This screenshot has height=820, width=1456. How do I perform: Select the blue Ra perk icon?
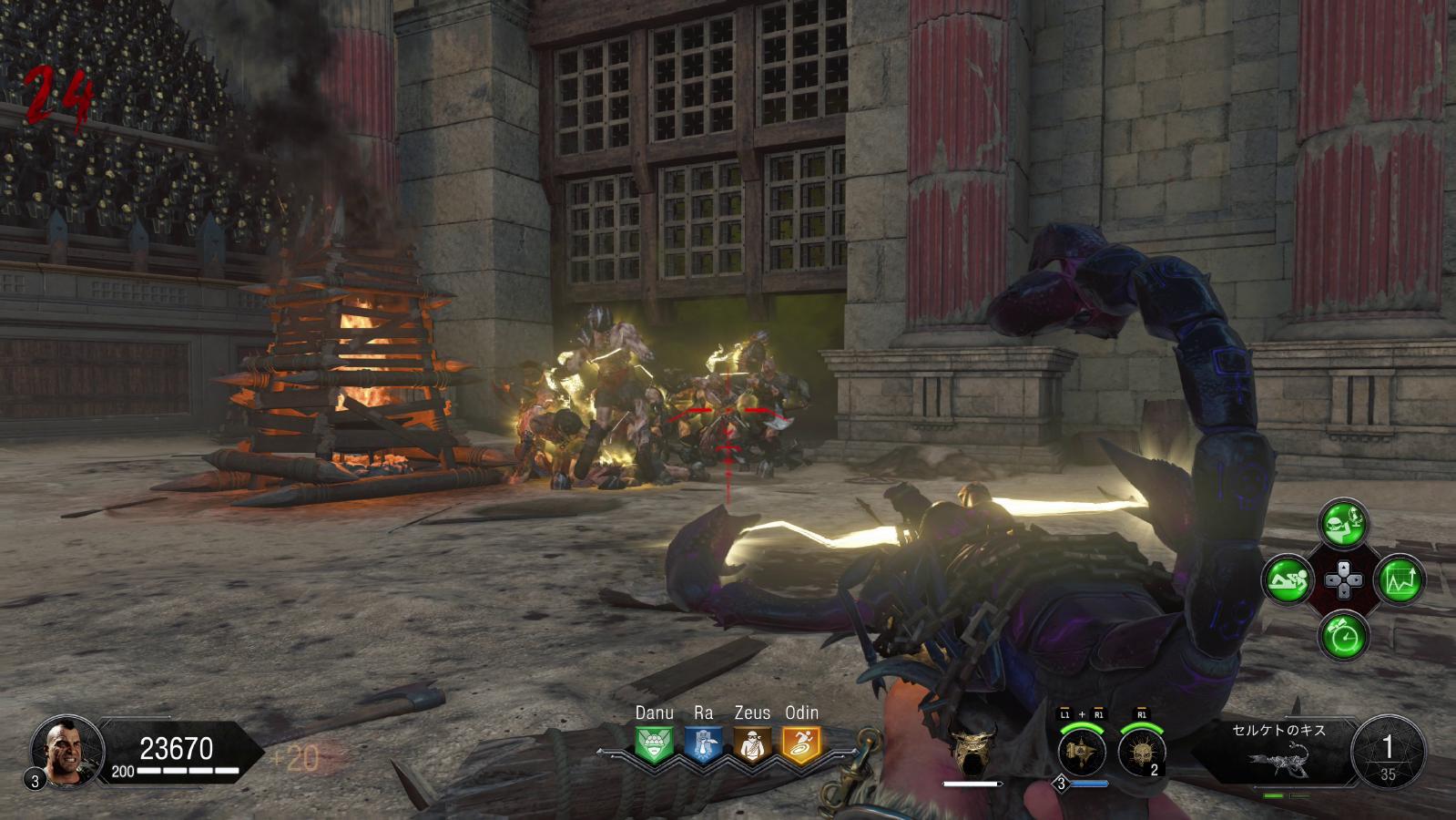tap(703, 744)
